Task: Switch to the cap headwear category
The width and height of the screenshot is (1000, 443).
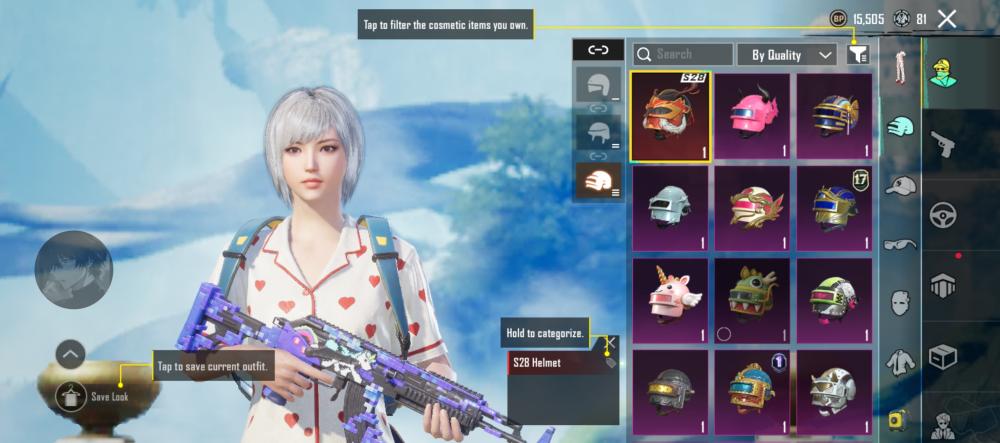Action: point(901,186)
